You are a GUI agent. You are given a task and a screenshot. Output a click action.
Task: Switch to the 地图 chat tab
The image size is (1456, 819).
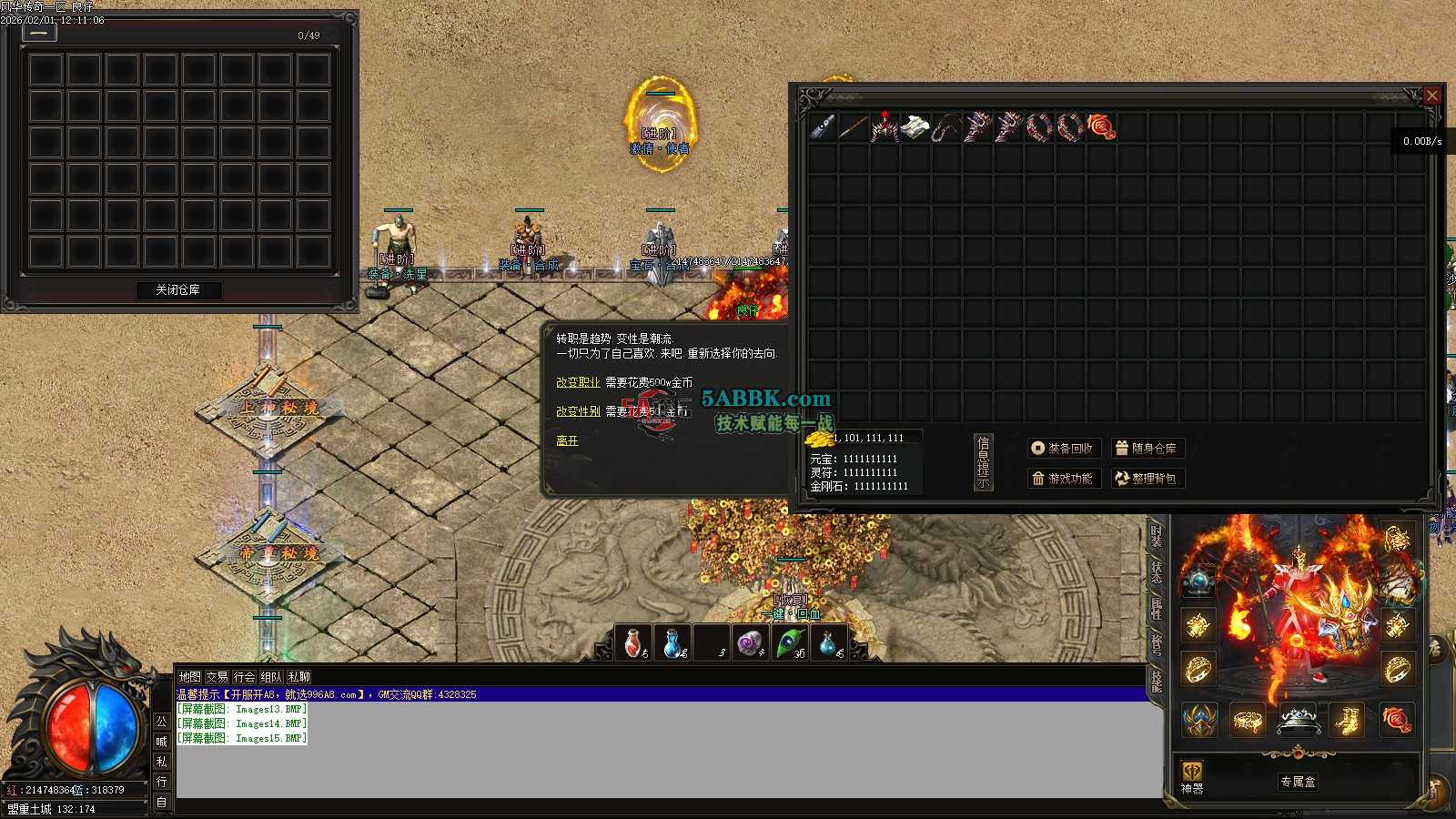click(x=189, y=677)
